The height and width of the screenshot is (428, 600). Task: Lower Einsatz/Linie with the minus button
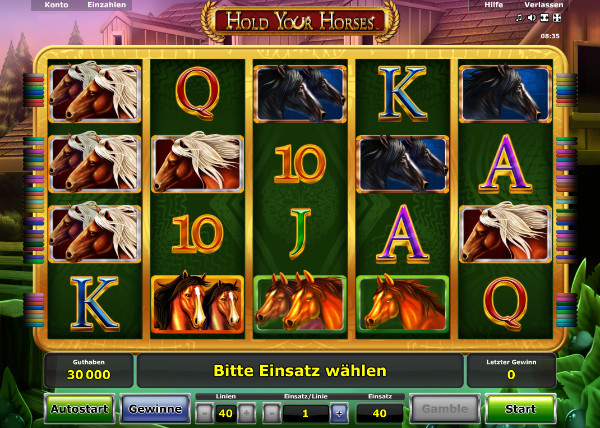[272, 412]
